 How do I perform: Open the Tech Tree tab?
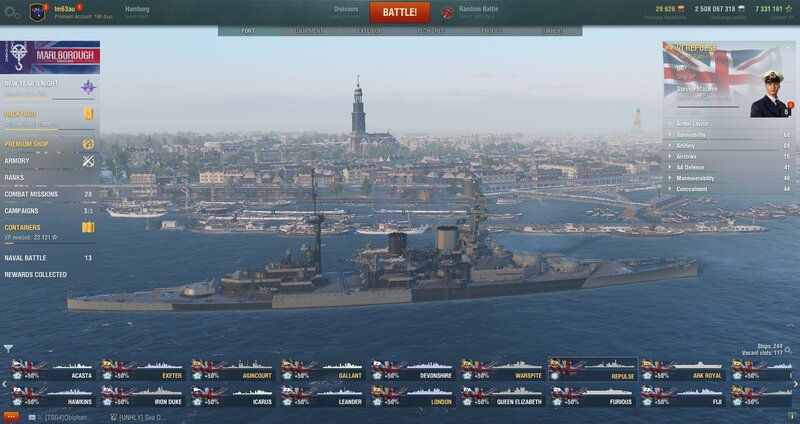431,31
